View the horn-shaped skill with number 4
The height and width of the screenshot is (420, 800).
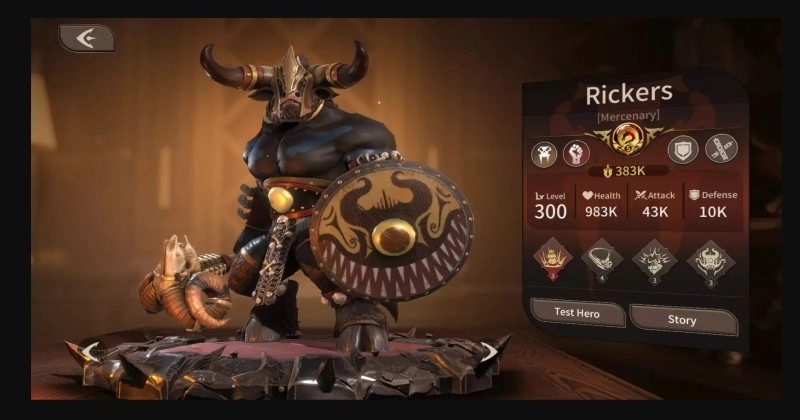coord(601,259)
